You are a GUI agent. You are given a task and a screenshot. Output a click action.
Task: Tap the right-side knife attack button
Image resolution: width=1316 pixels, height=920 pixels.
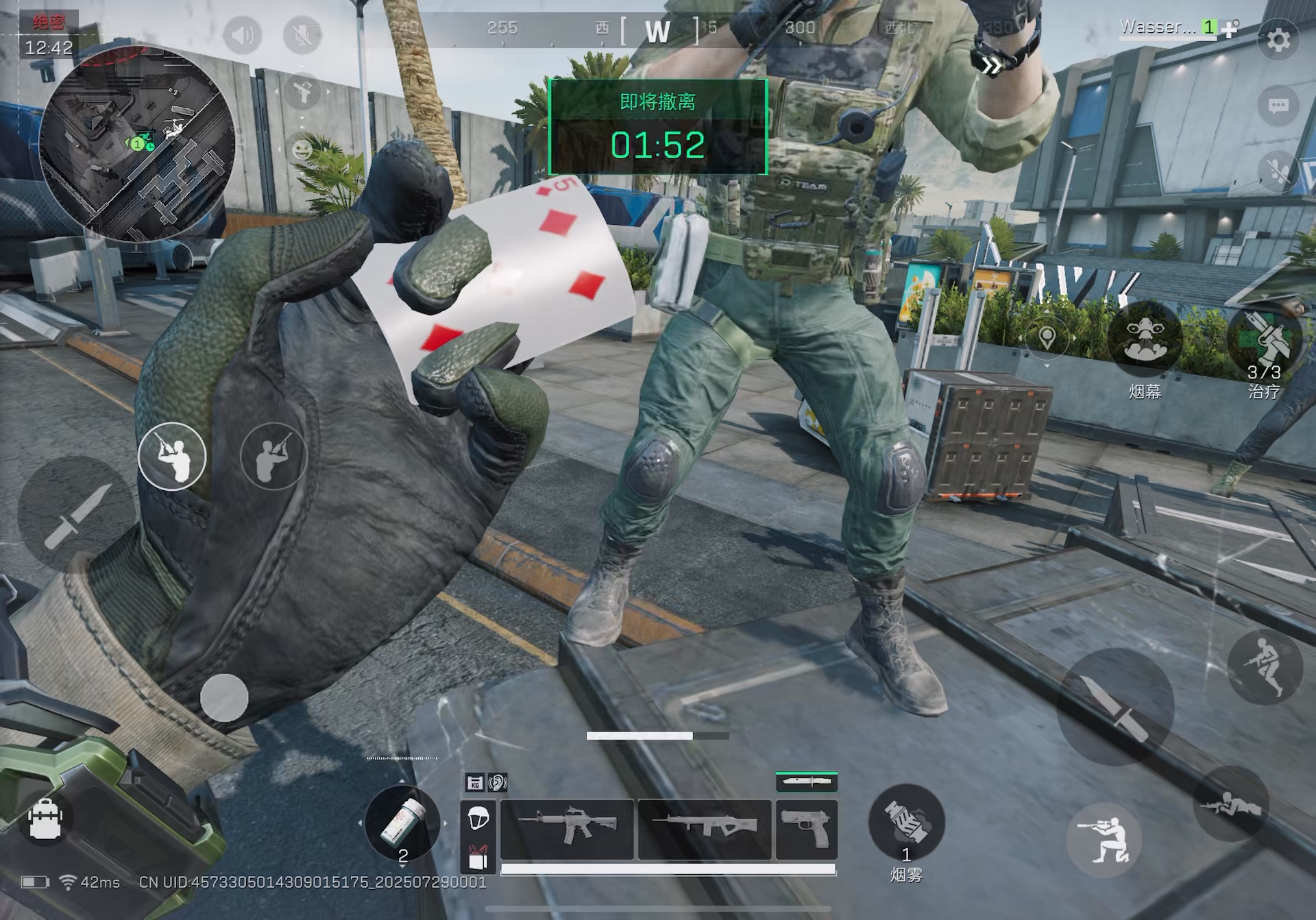(x=1114, y=706)
